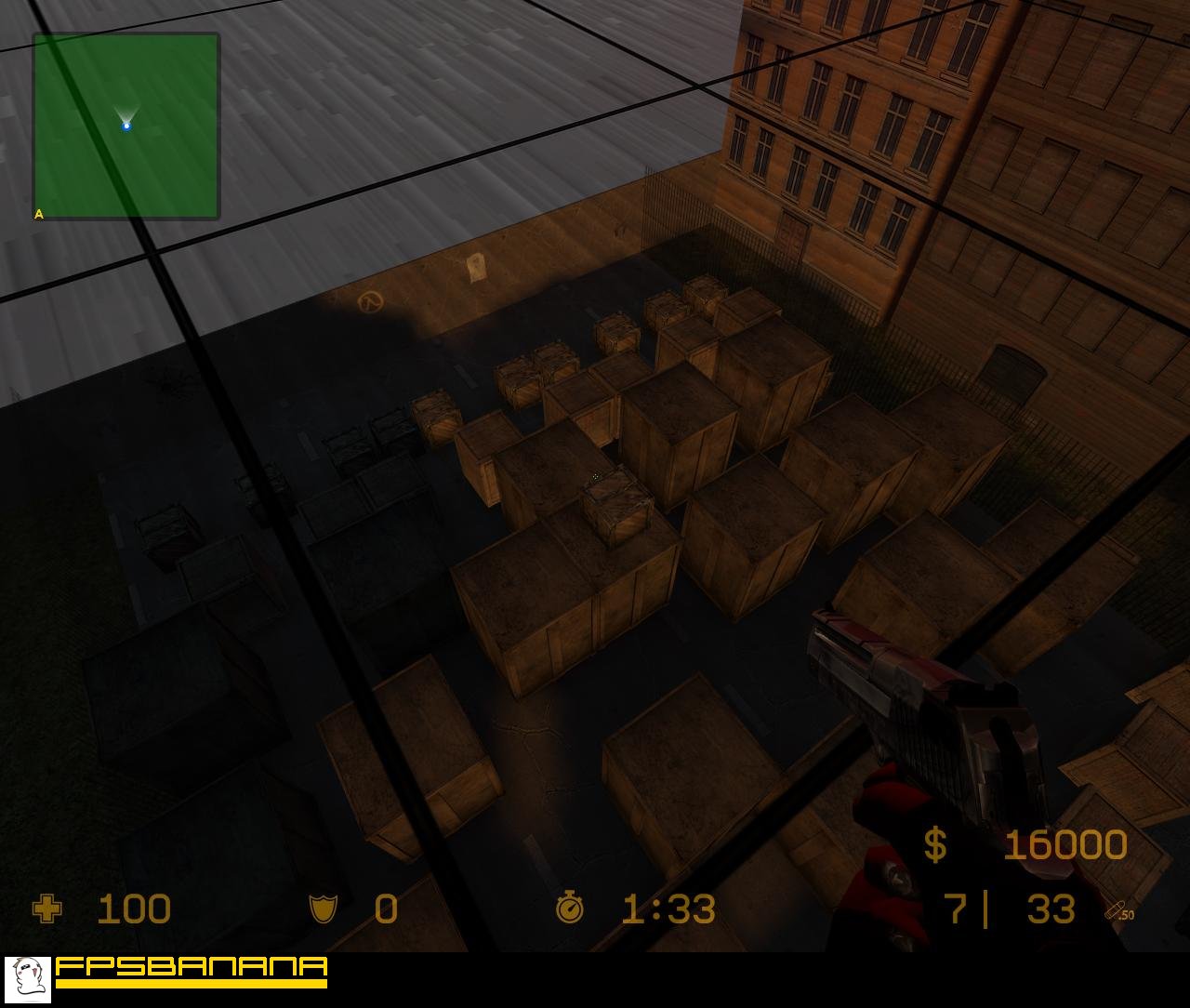Viewport: 1190px width, 1008px height.
Task: Expand the money counter showing 16000
Action: click(1065, 846)
